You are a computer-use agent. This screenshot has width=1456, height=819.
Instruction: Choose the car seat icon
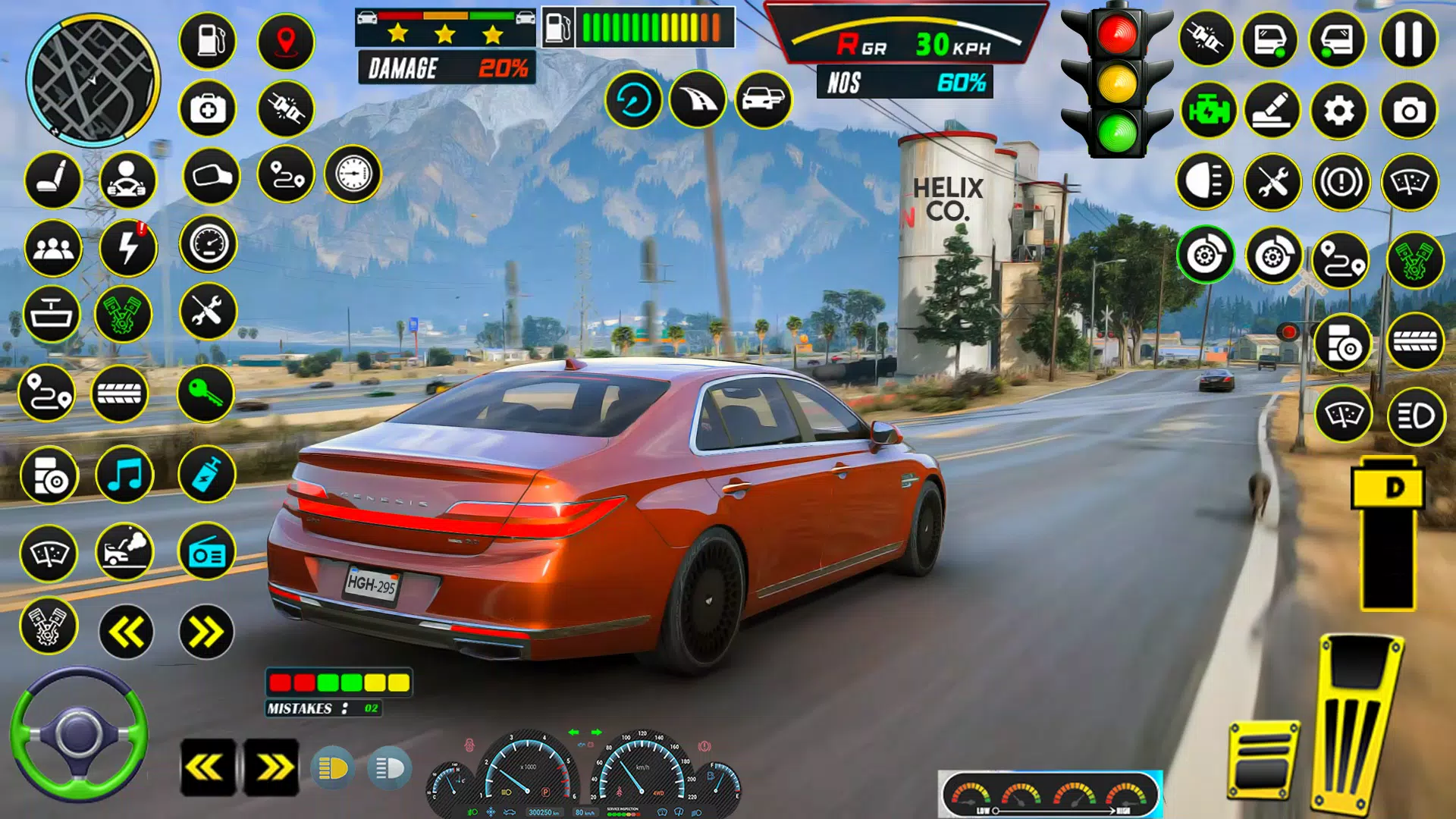(x=53, y=180)
